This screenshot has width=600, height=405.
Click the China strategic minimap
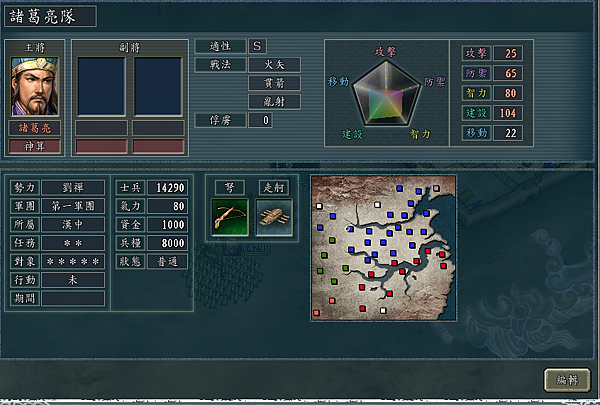[383, 248]
